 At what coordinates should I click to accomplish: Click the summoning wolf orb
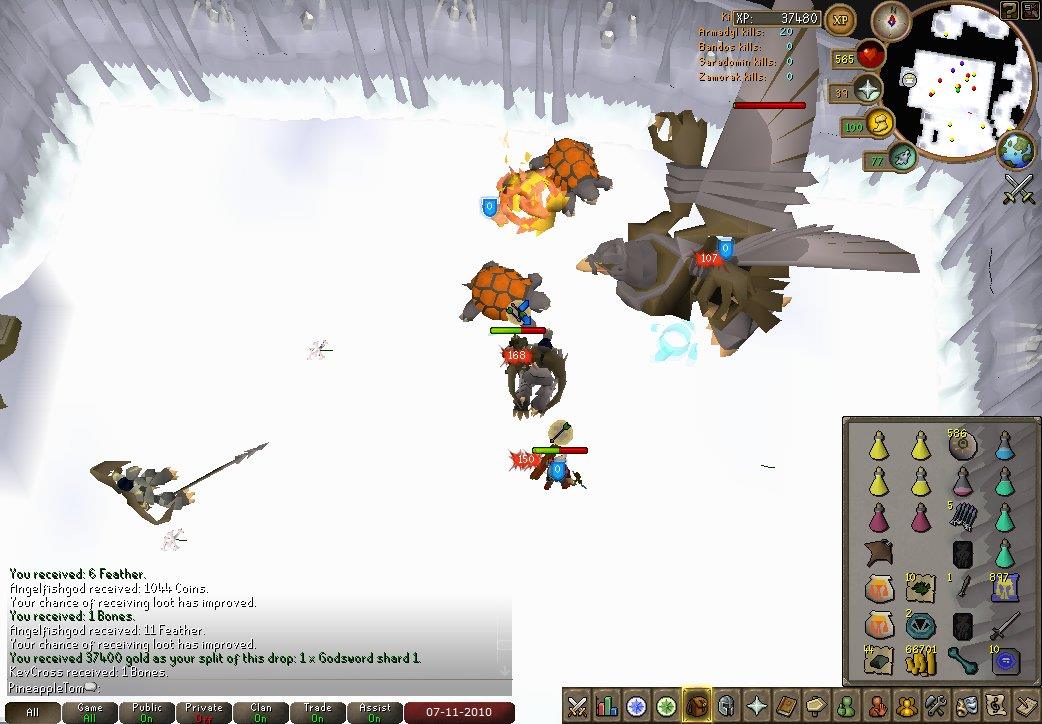(903, 156)
